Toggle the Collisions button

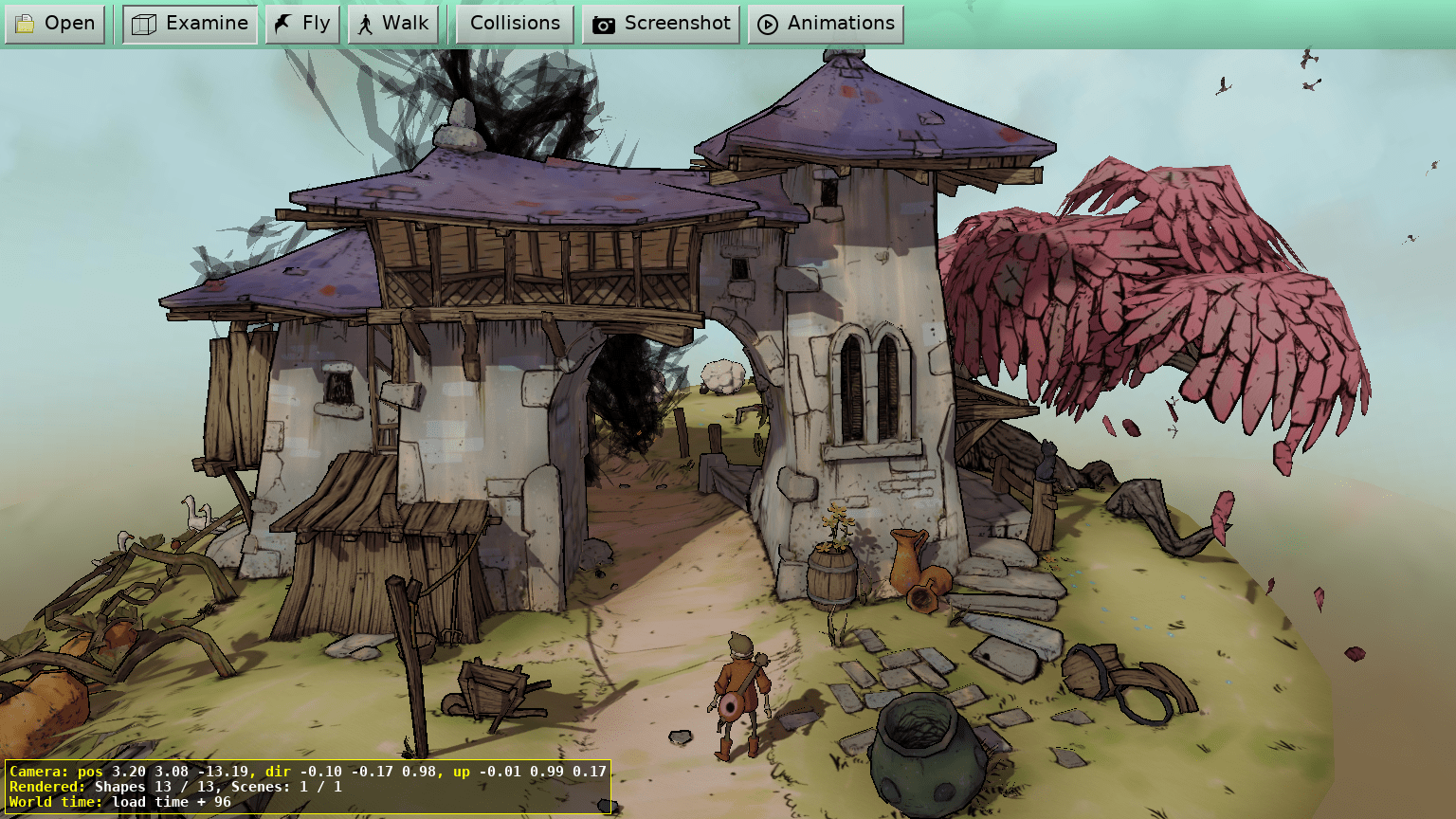[x=515, y=24]
